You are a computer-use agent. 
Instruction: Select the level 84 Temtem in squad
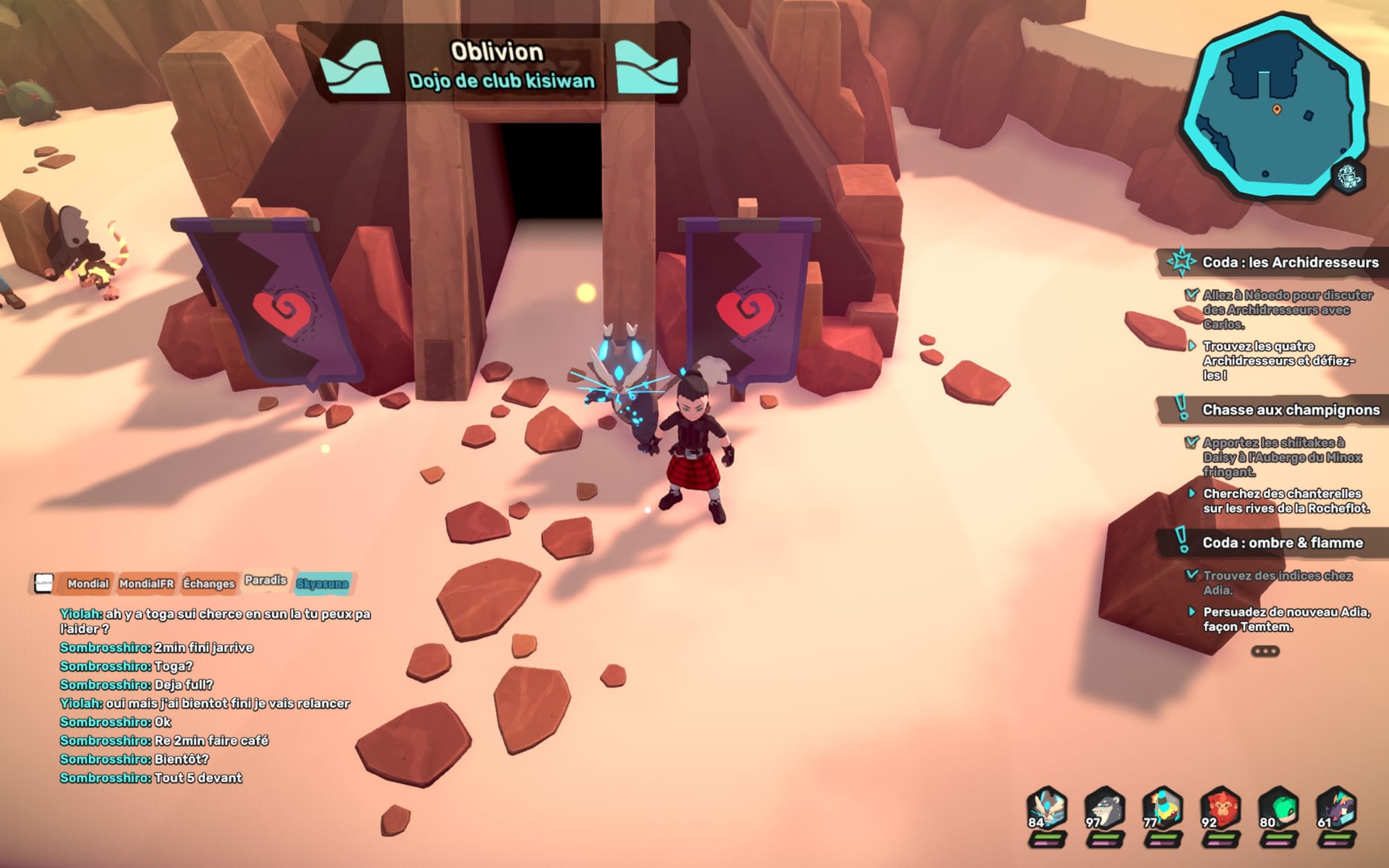[1047, 810]
